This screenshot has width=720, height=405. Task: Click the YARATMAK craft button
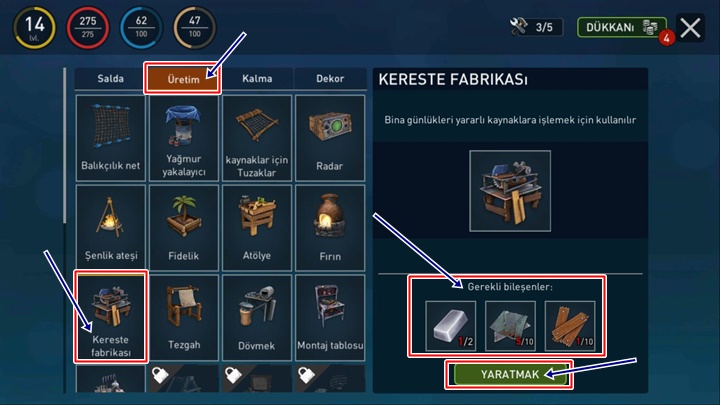pos(509,374)
